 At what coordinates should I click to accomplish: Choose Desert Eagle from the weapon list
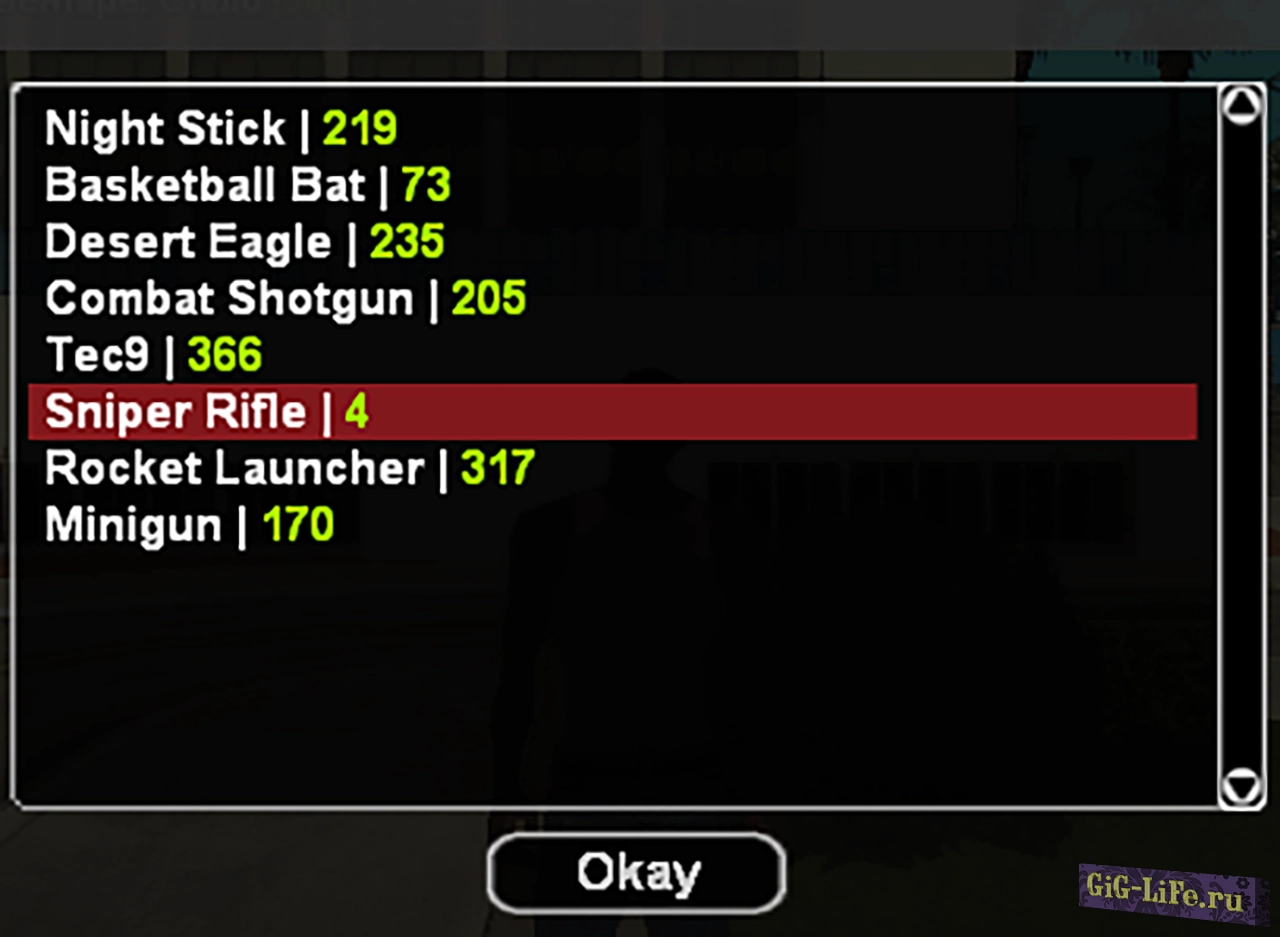coord(190,241)
